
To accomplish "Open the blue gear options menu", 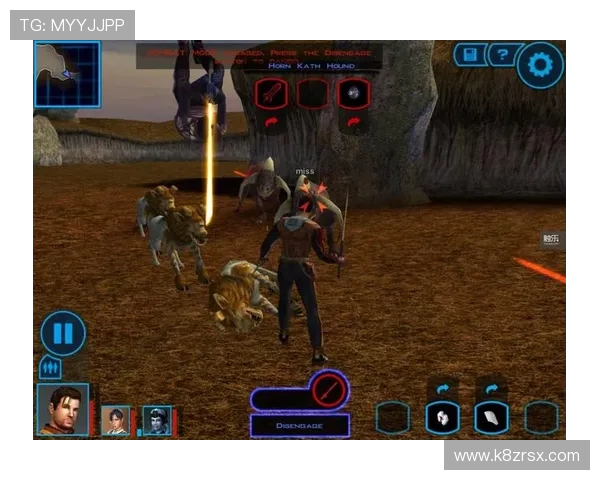I will click(540, 66).
